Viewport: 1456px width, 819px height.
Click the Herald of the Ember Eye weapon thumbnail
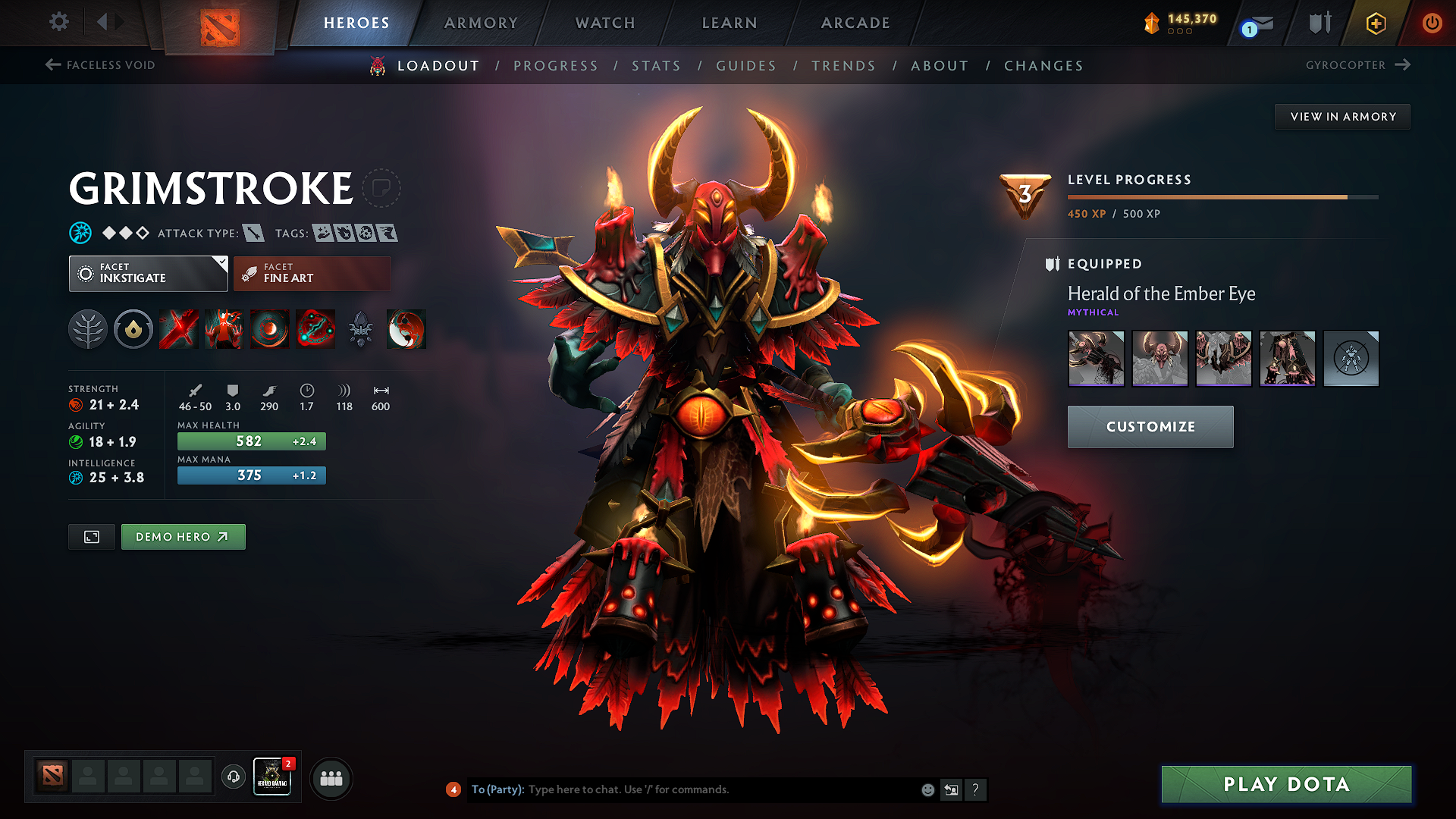pyautogui.click(x=1096, y=359)
